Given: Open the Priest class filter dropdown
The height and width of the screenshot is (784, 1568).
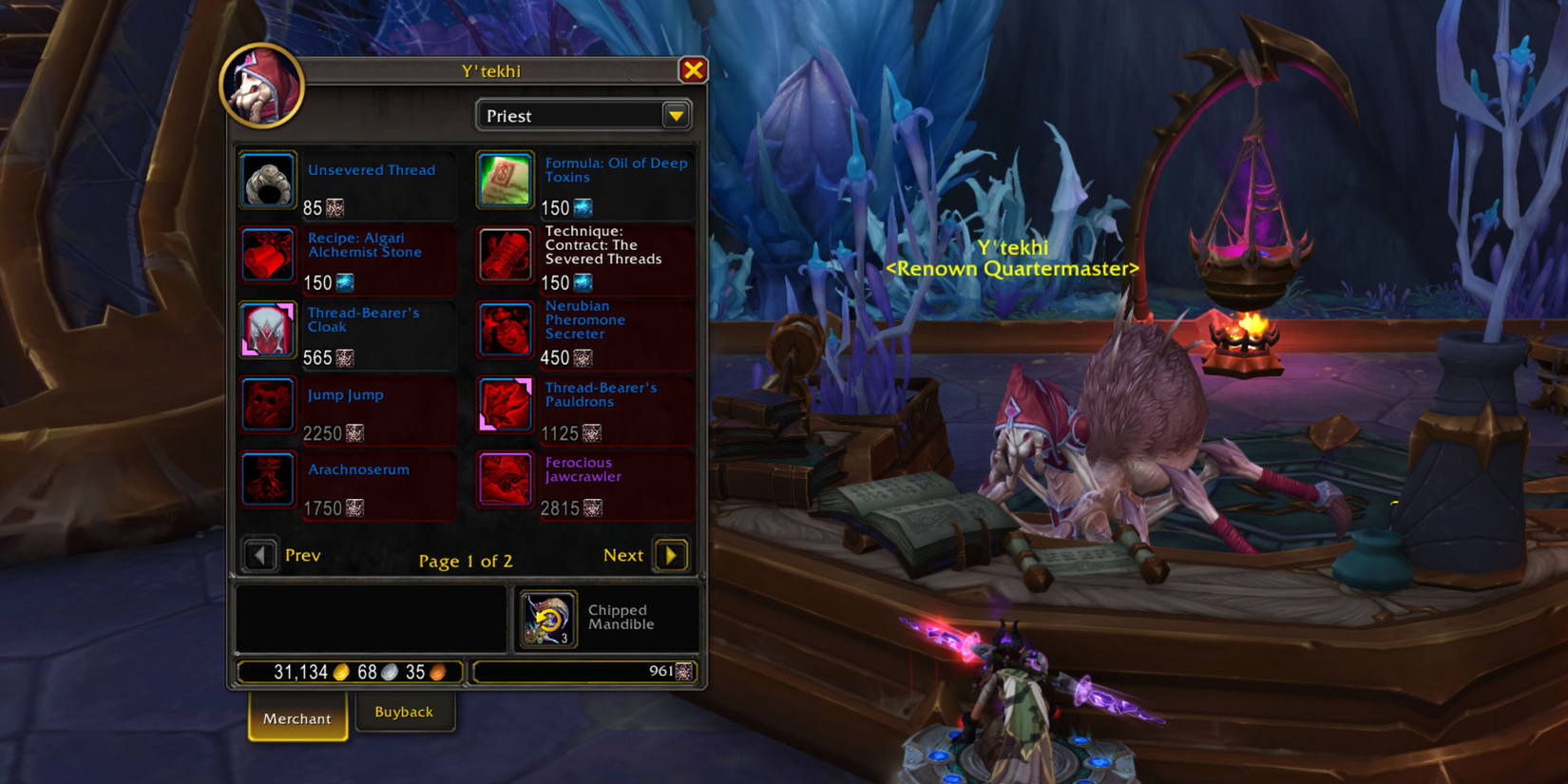Looking at the screenshot, I should point(570,115).
